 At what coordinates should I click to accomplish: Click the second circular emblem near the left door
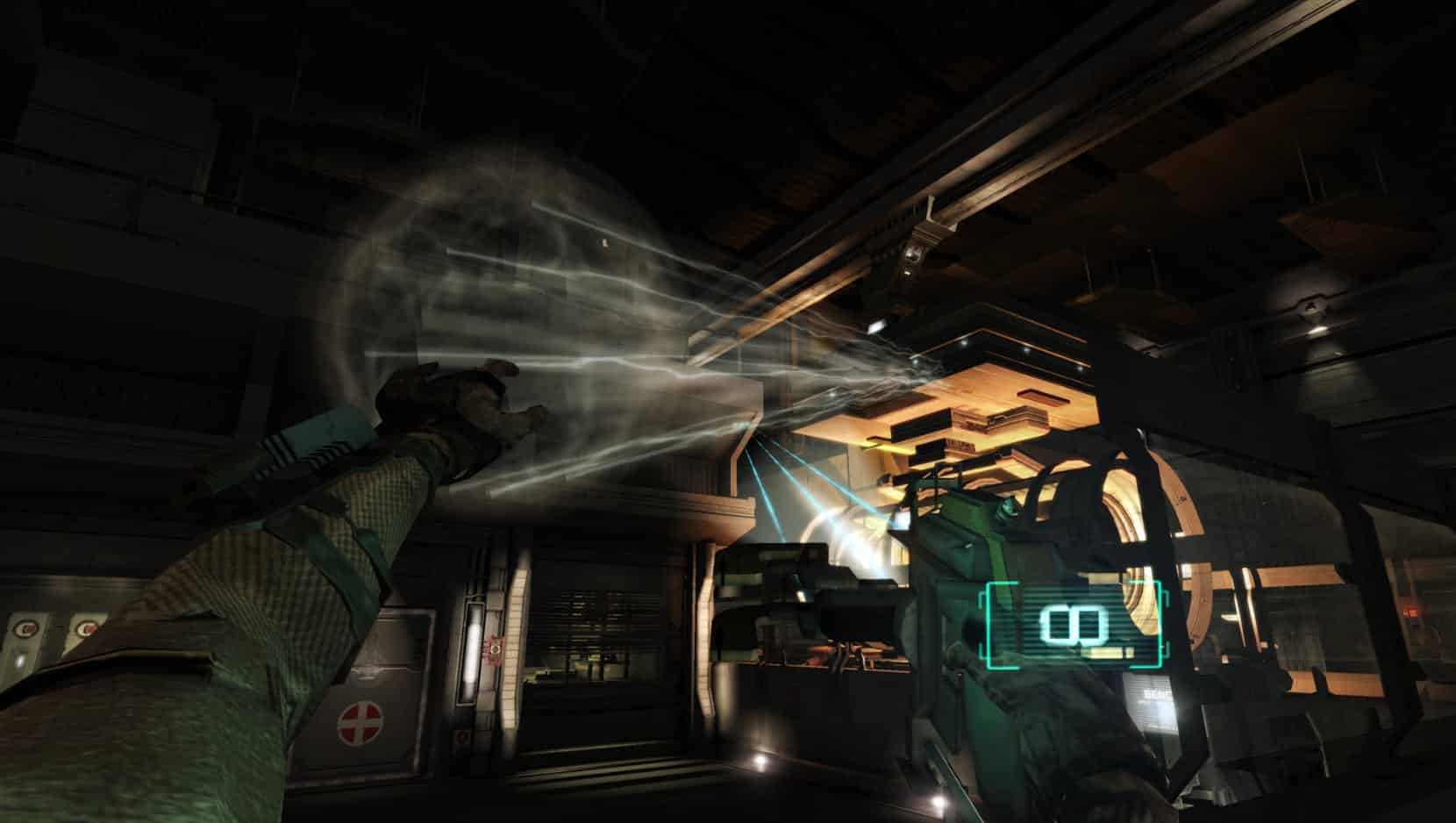[88, 628]
